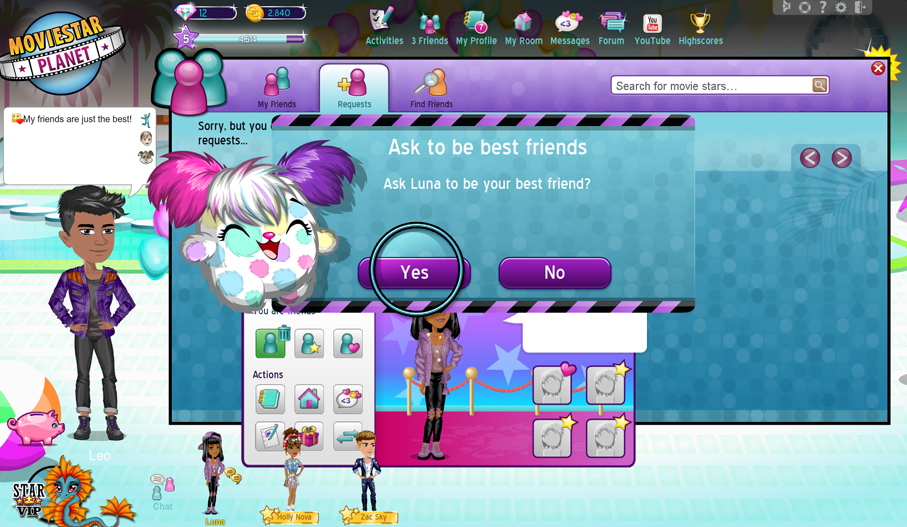Go to My Profile
Screen dimensions: 907x527
(476, 27)
